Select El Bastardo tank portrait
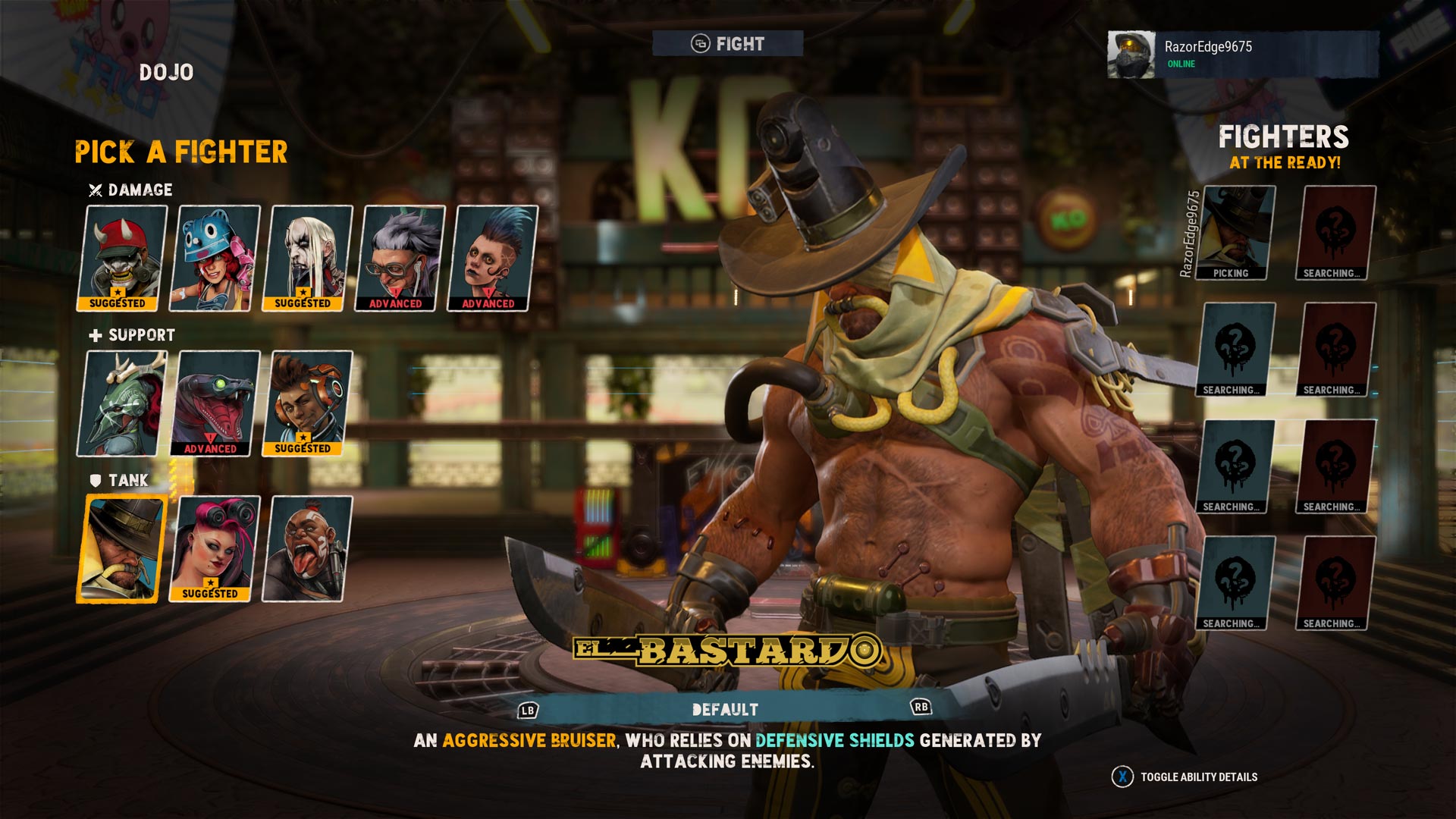The width and height of the screenshot is (1456, 819). pyautogui.click(x=122, y=549)
